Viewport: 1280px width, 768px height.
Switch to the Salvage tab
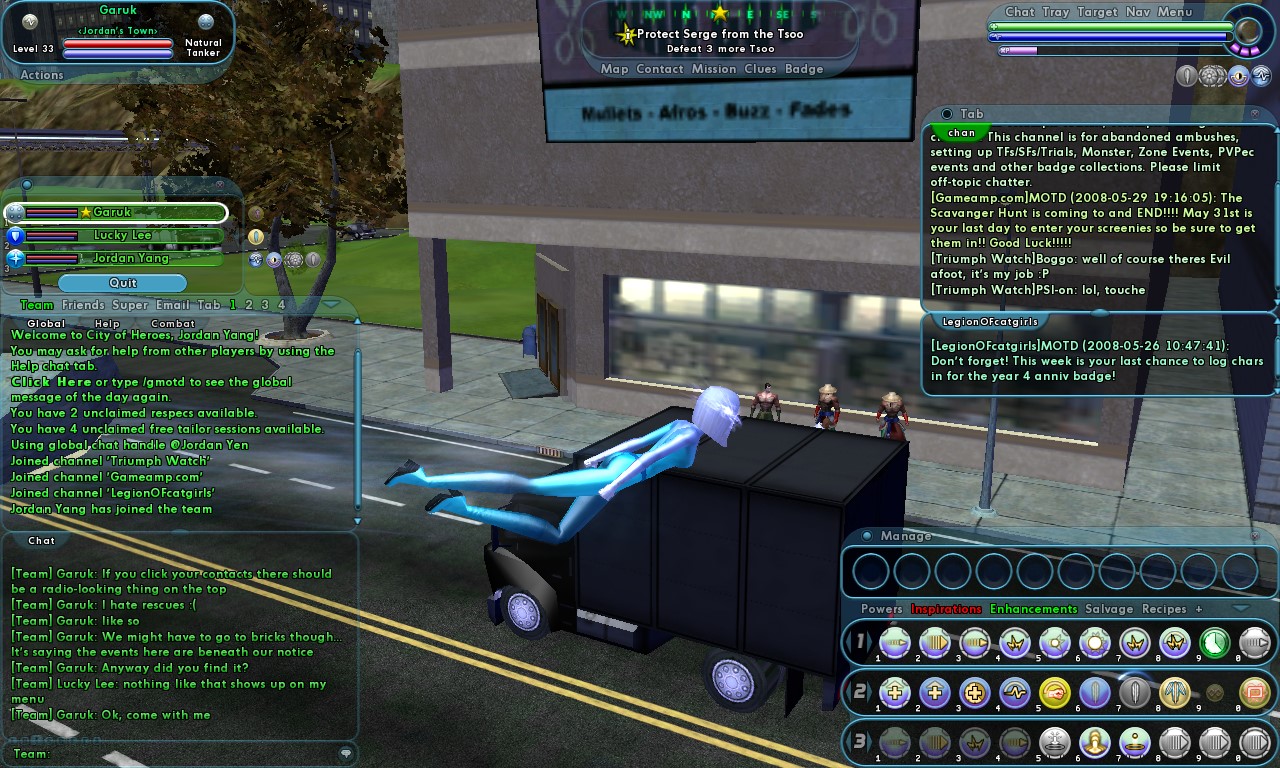click(1109, 609)
